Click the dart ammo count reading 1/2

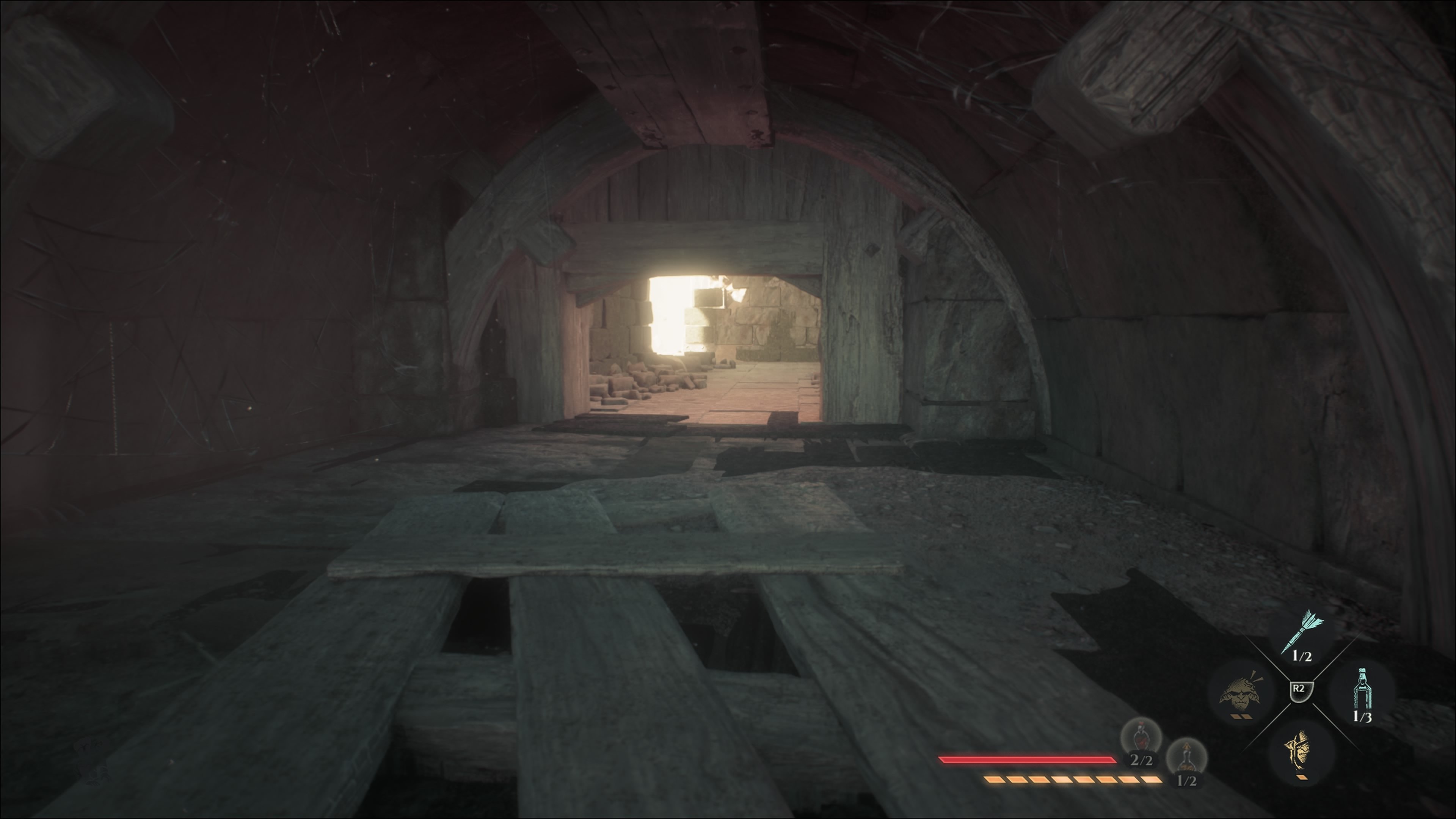tap(1302, 656)
